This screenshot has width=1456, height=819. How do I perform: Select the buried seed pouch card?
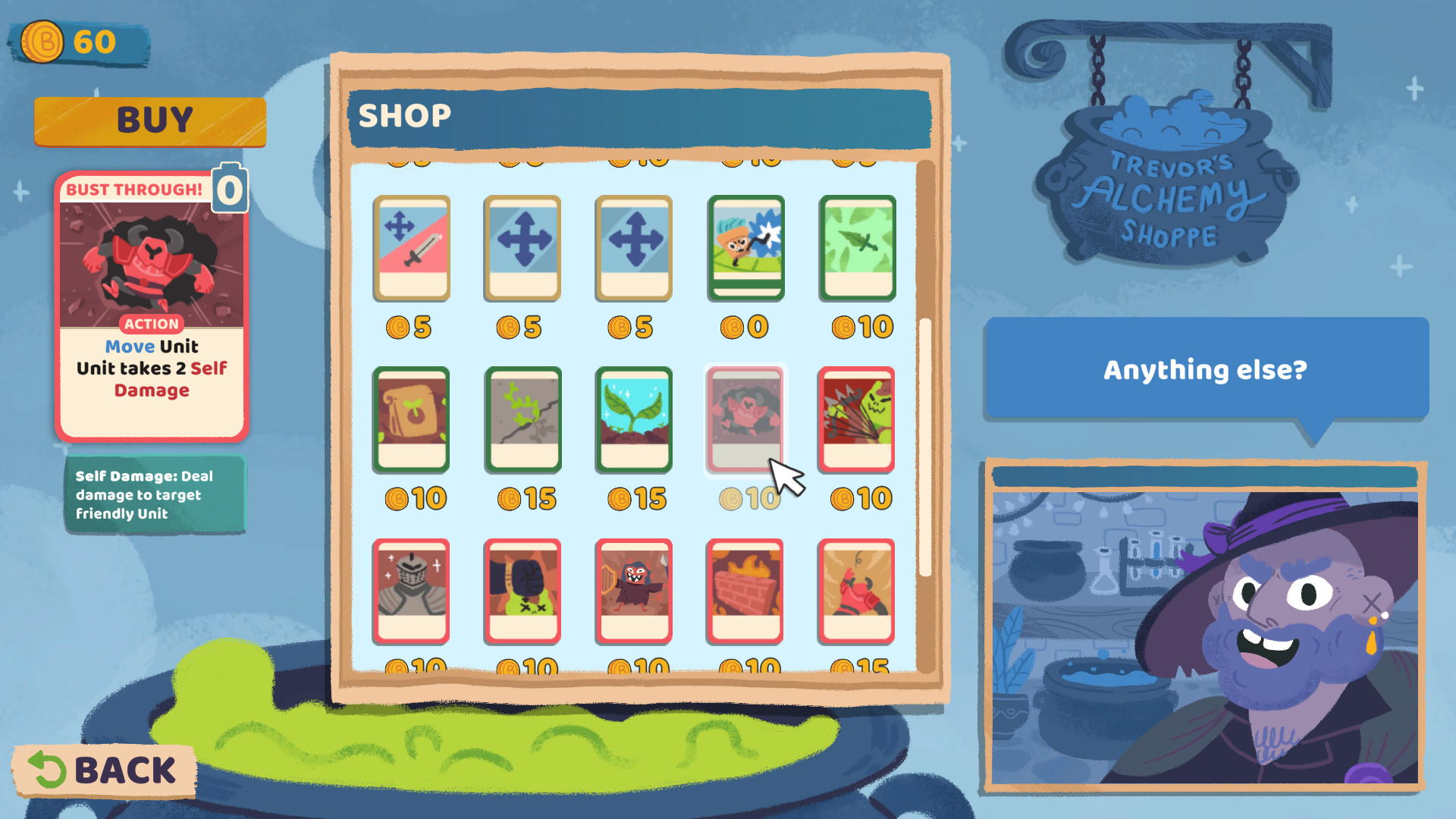pyautogui.click(x=412, y=421)
